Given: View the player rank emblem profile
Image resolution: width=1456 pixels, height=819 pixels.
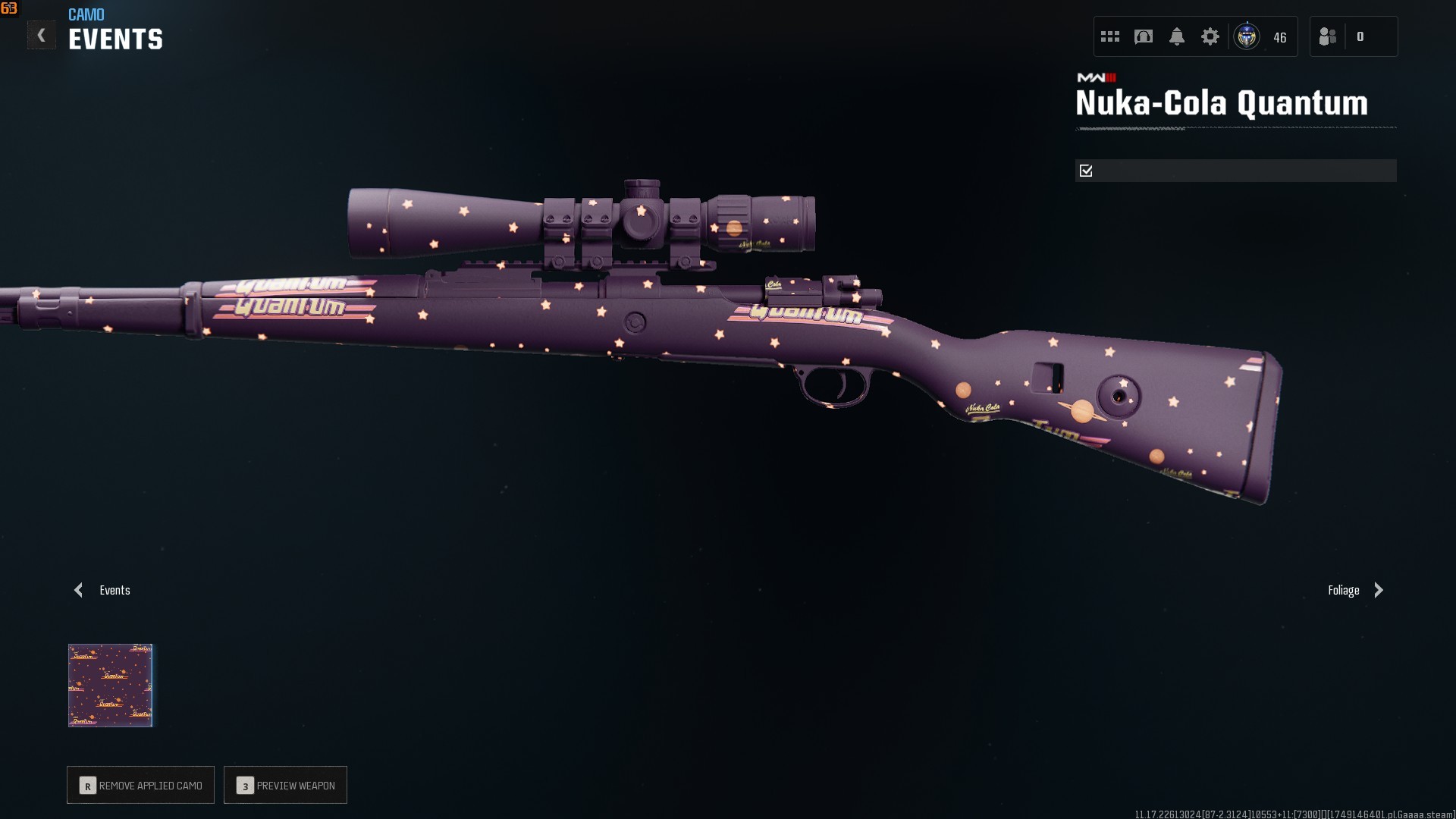Looking at the screenshot, I should point(1247,36).
